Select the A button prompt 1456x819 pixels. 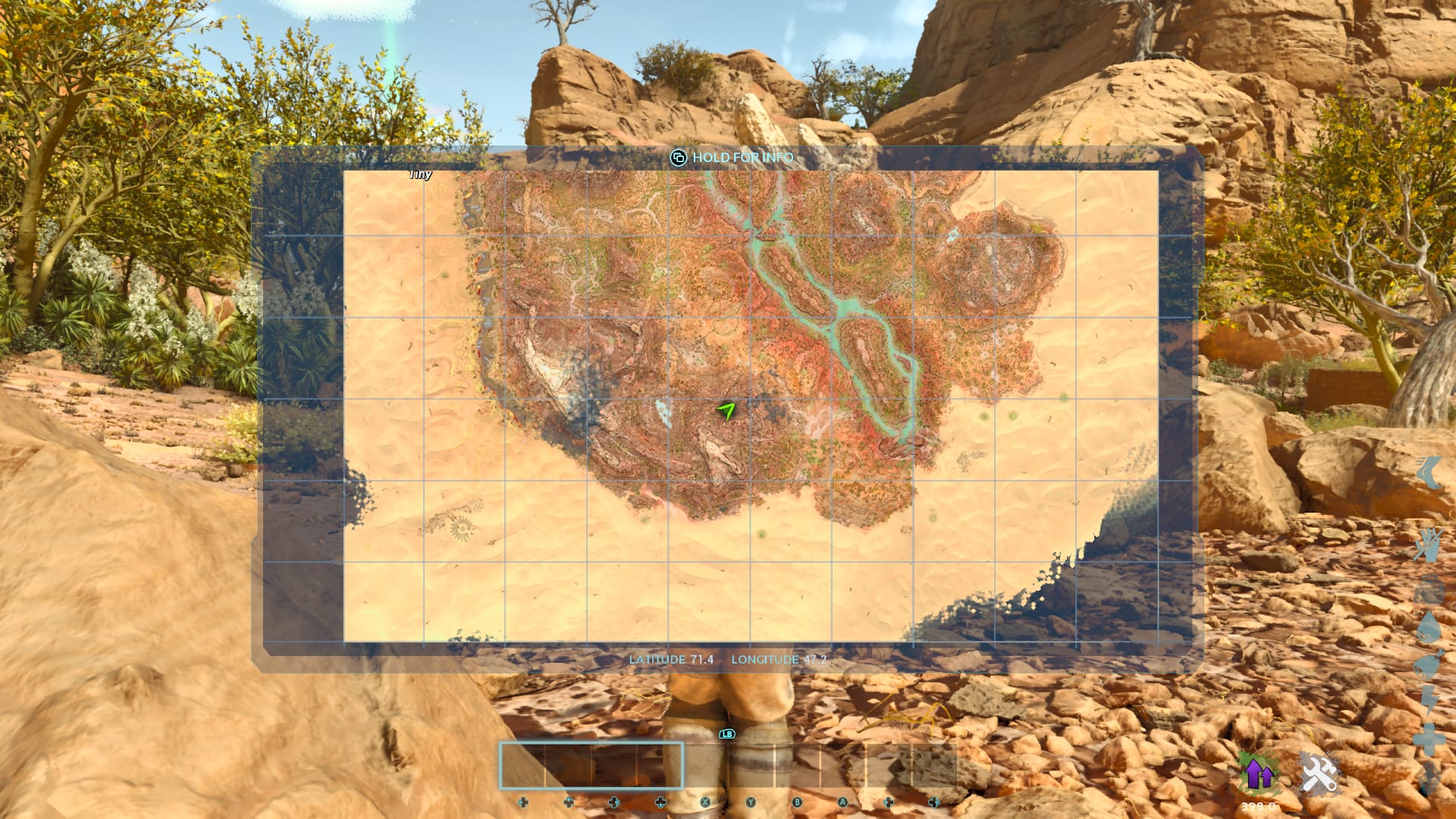(x=842, y=802)
